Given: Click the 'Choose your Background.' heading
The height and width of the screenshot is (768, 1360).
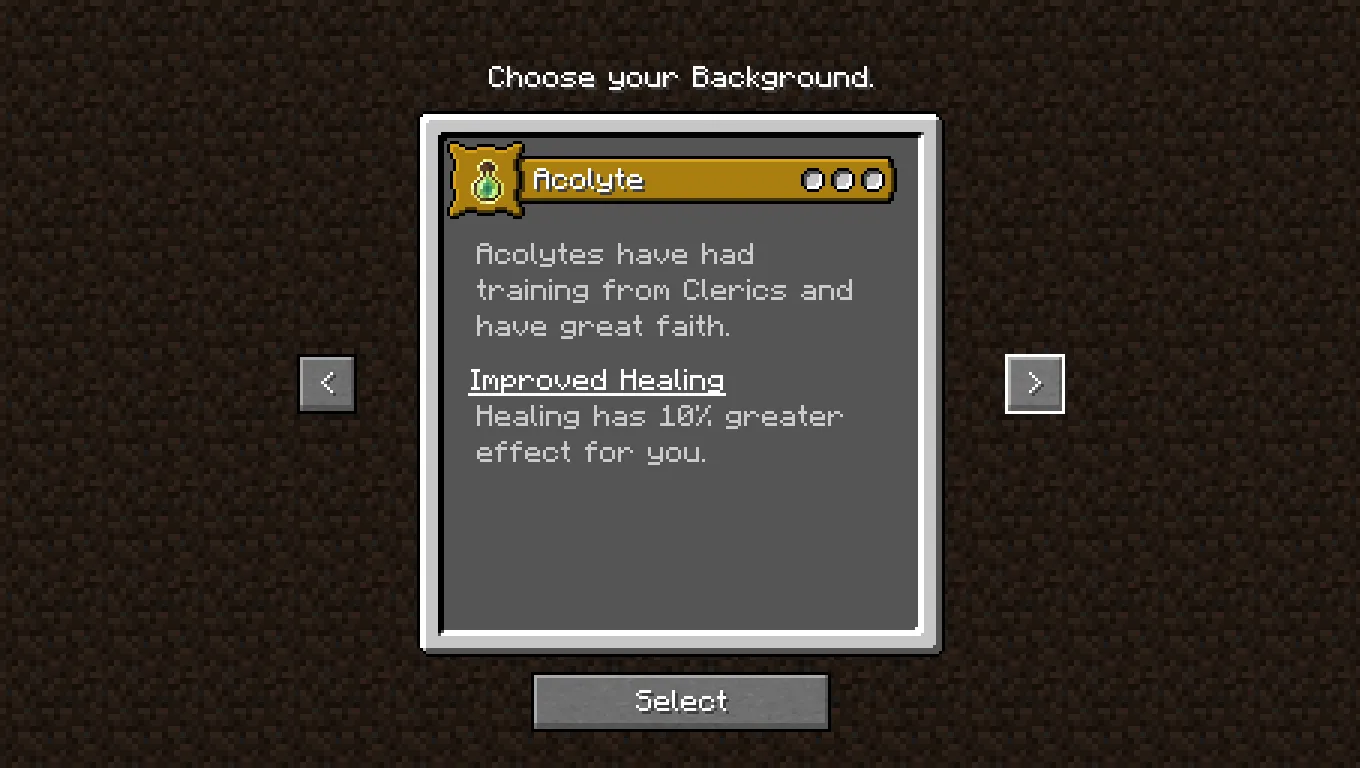Looking at the screenshot, I should coord(681,77).
